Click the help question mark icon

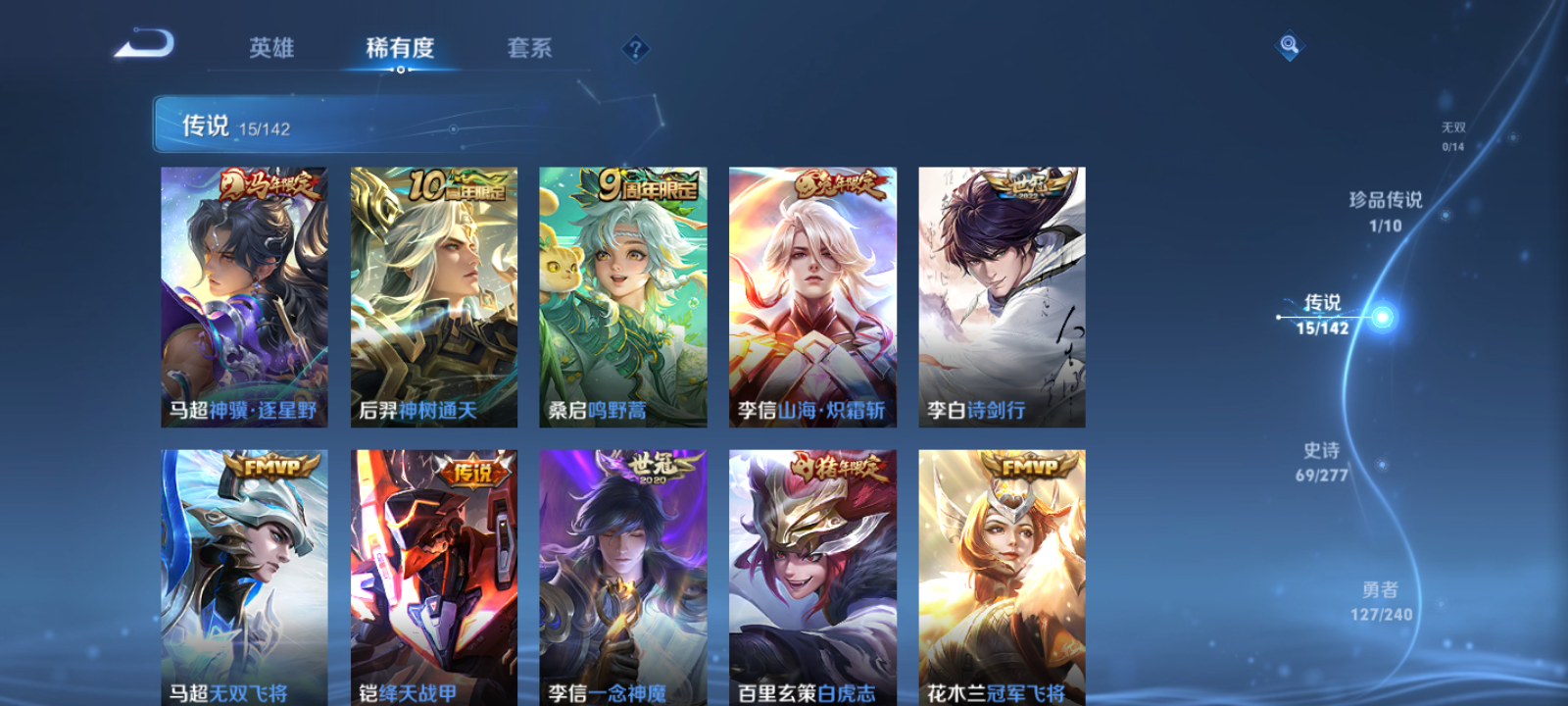(x=635, y=48)
